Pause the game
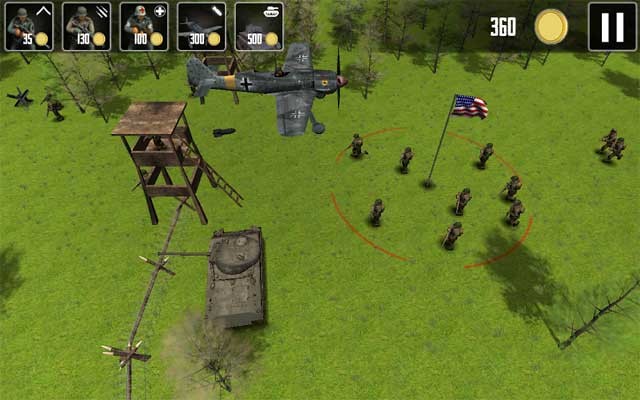 point(611,26)
